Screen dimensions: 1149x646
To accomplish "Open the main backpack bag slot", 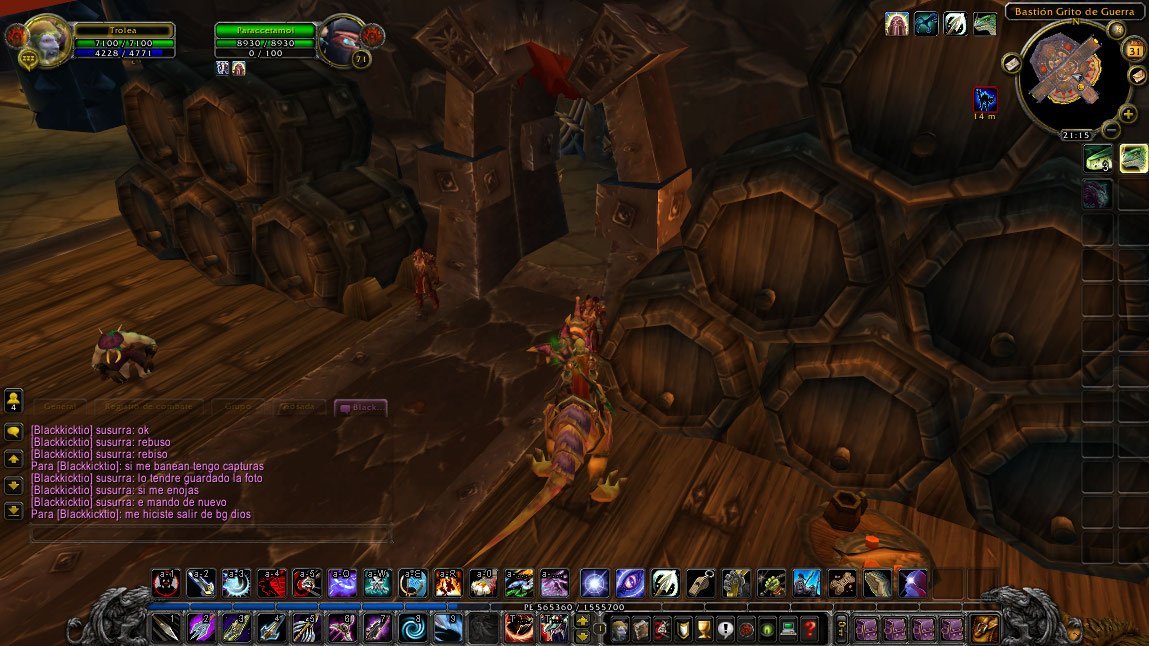I will [x=985, y=628].
